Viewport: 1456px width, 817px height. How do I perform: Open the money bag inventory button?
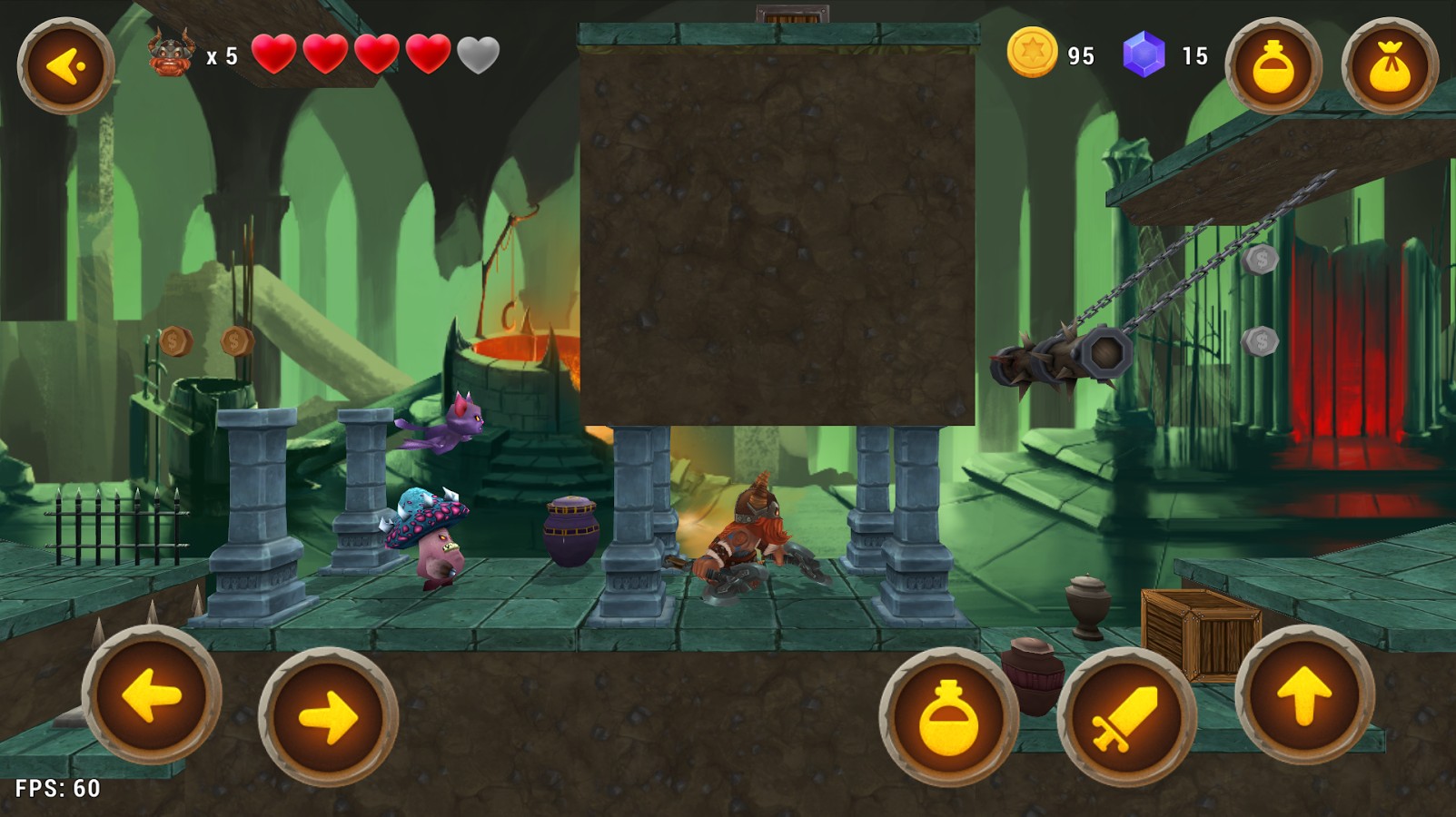[1390, 66]
